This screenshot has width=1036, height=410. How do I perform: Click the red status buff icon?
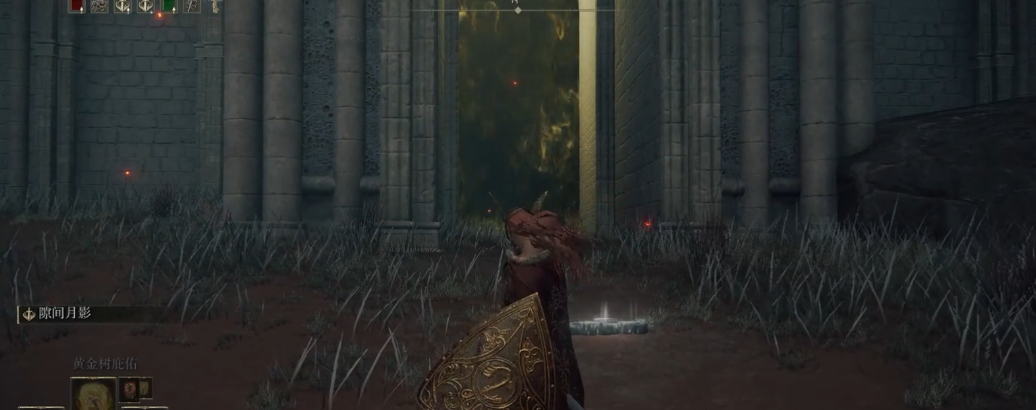(76, 5)
